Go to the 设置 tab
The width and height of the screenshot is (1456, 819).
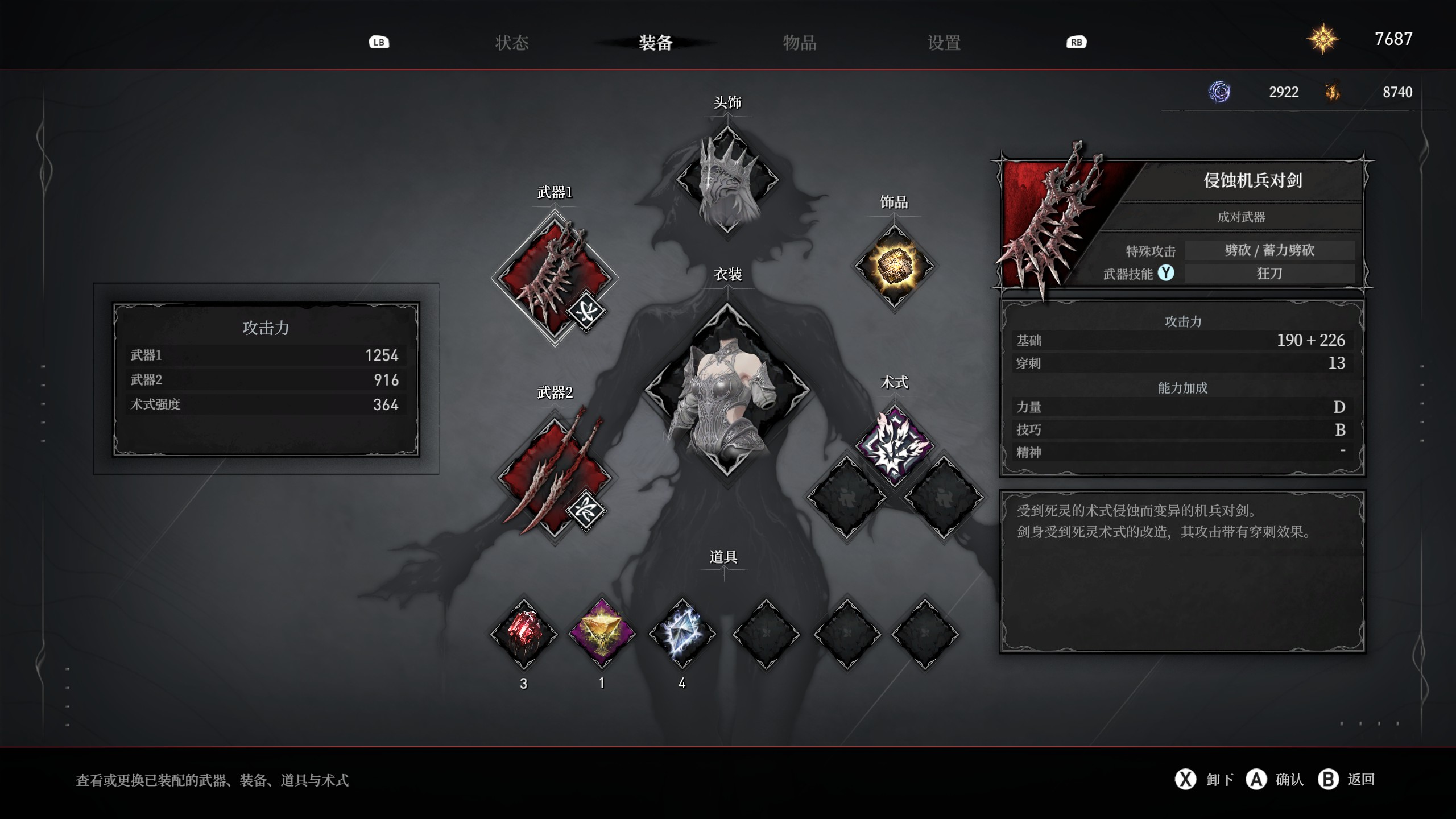click(x=944, y=43)
